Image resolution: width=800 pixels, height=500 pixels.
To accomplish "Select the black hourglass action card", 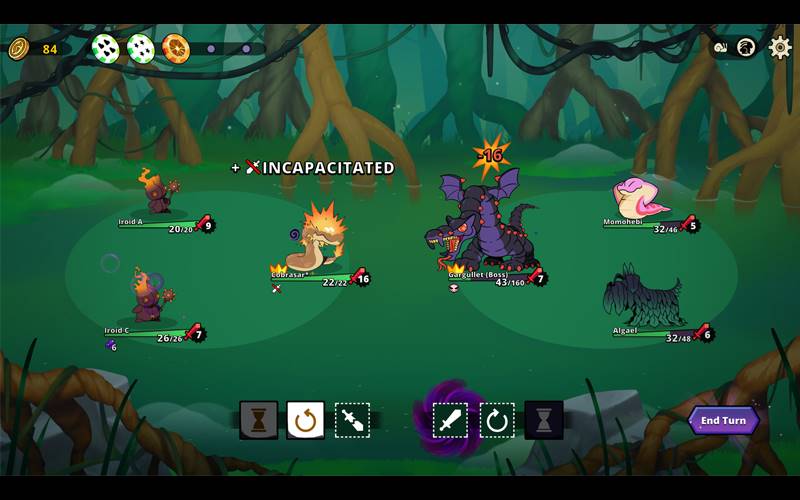I will (x=543, y=420).
